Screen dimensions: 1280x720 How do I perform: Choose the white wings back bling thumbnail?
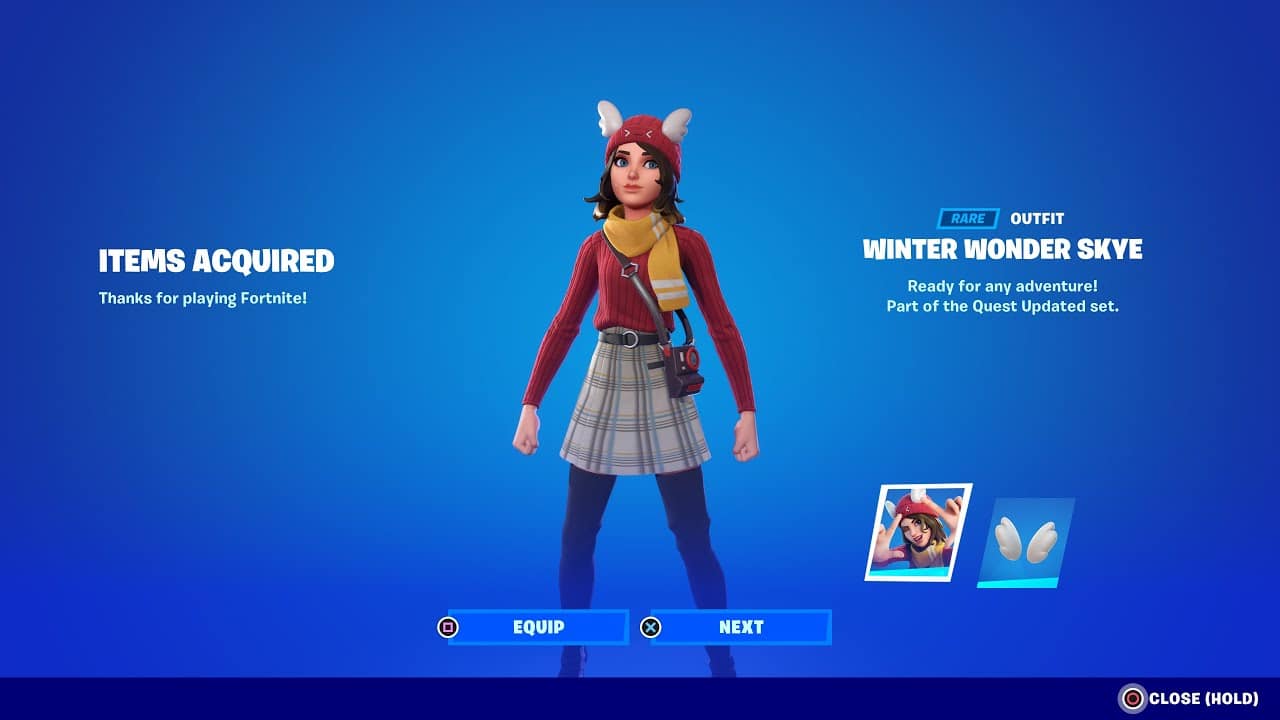1025,541
